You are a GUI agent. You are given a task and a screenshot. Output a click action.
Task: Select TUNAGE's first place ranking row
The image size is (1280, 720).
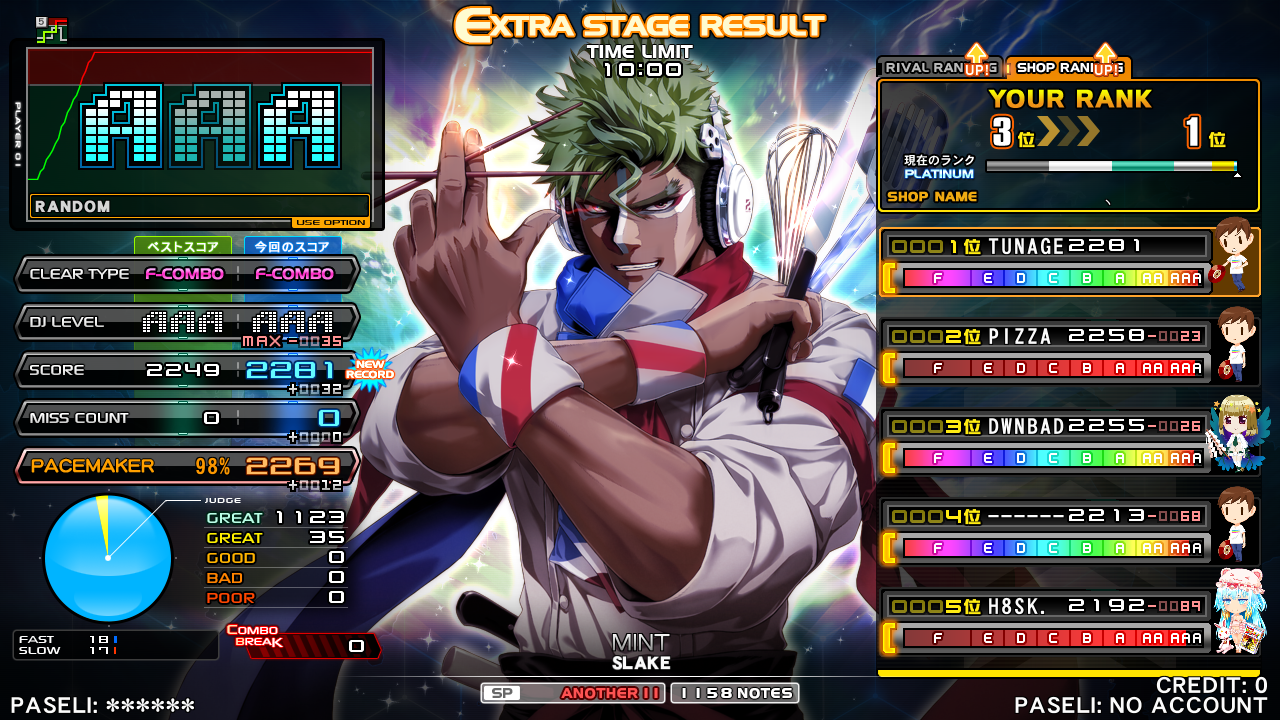tap(1045, 262)
